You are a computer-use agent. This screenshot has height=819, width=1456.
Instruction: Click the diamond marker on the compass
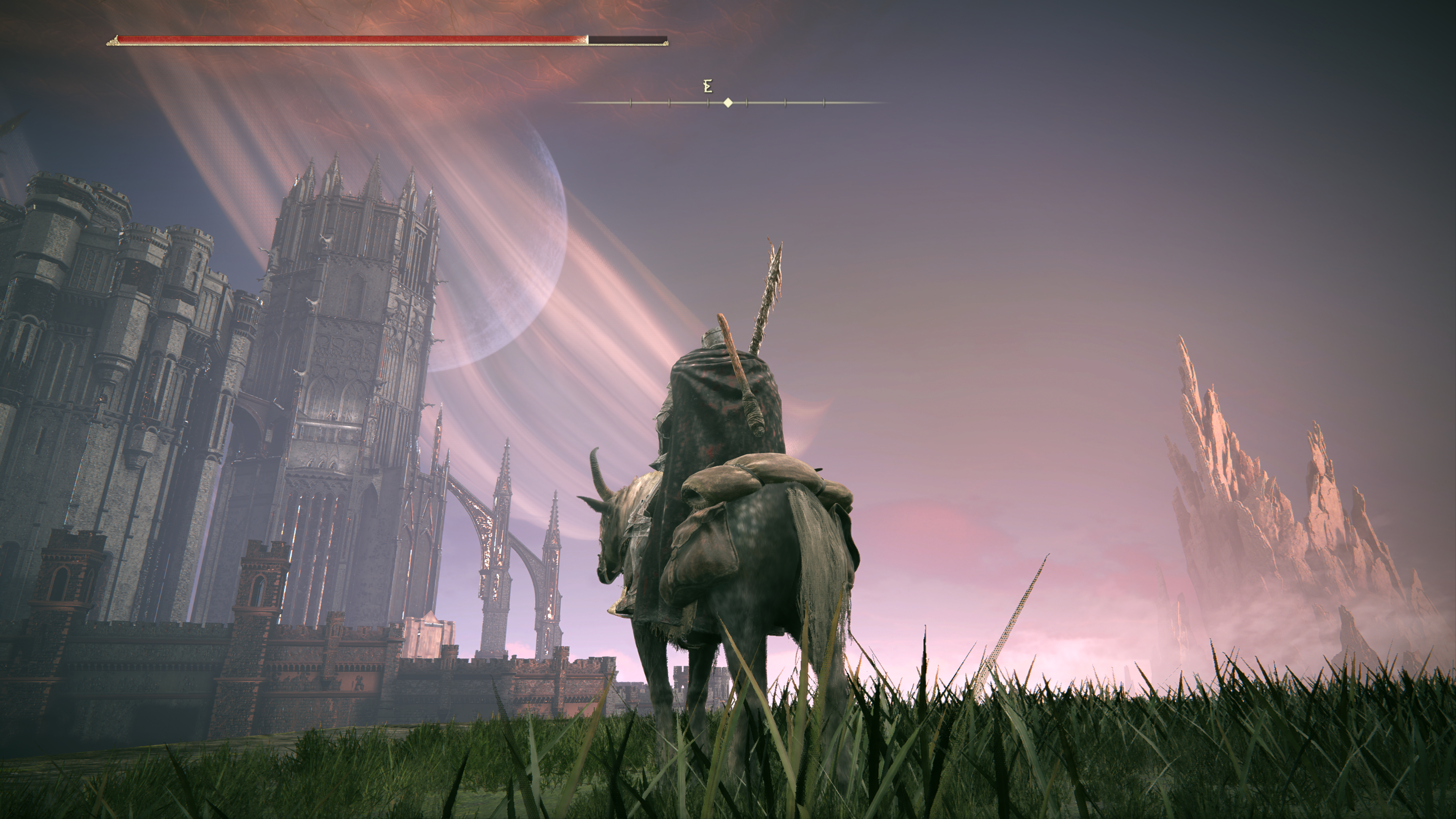[728, 103]
